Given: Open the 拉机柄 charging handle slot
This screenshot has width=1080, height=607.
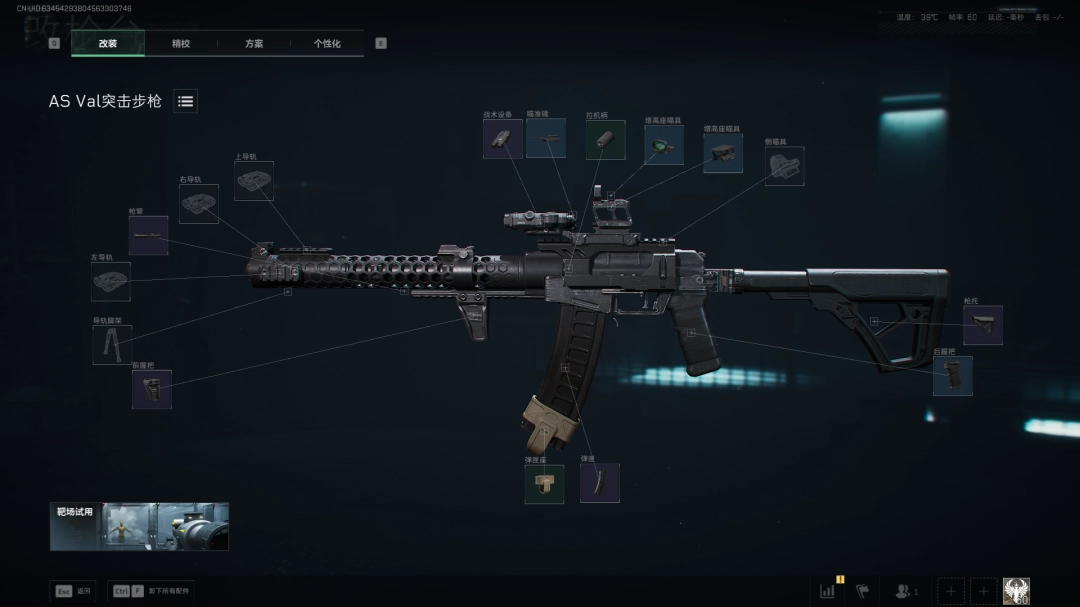Looking at the screenshot, I should point(605,140).
